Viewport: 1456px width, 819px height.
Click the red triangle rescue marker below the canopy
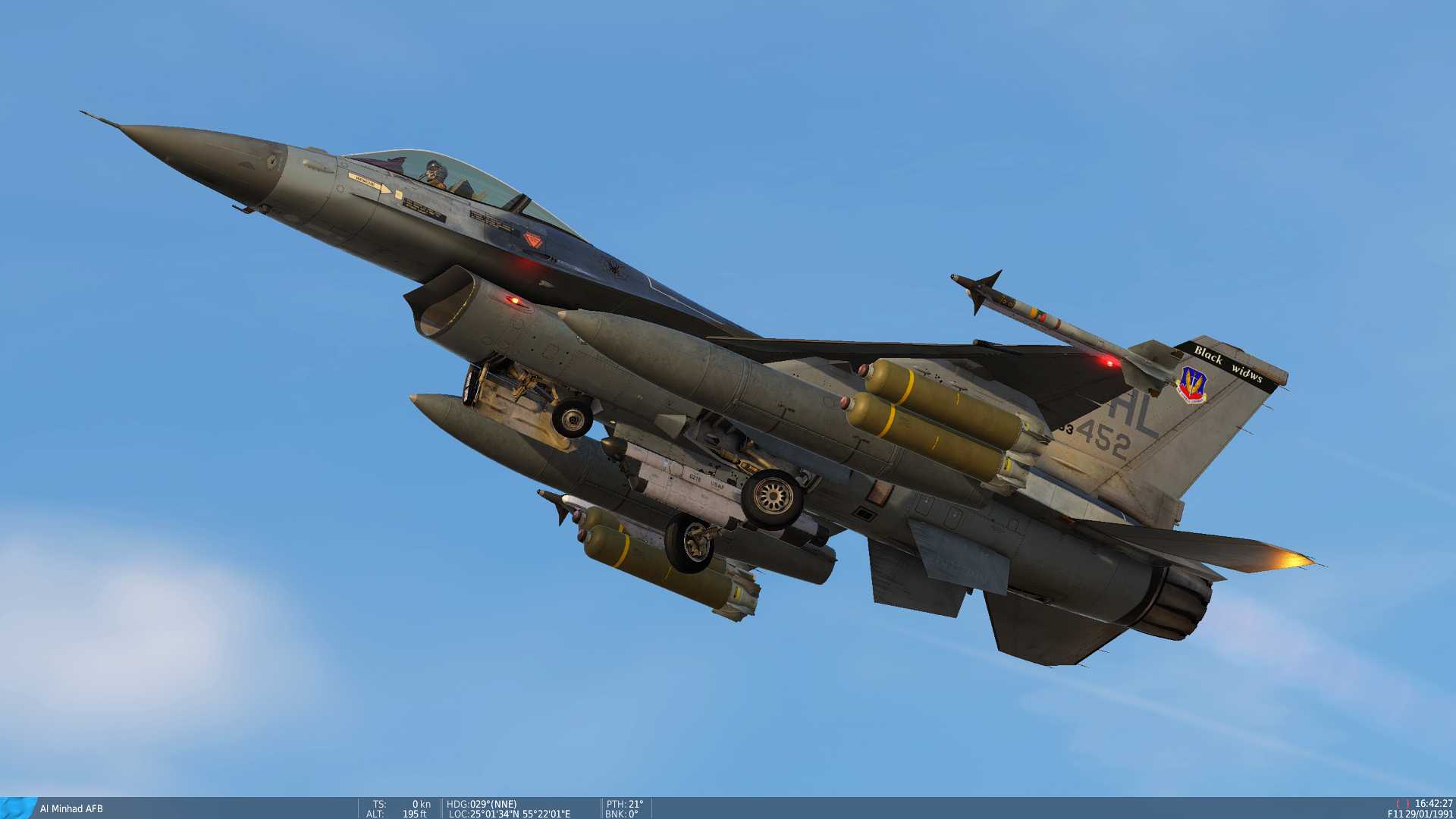coord(532,240)
